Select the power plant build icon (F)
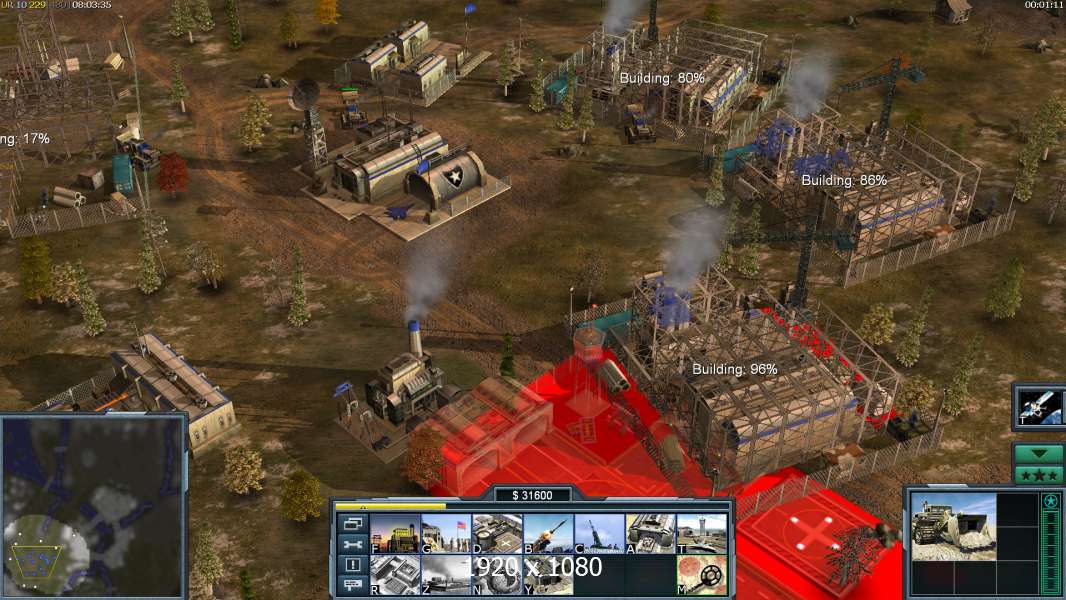 coord(395,534)
